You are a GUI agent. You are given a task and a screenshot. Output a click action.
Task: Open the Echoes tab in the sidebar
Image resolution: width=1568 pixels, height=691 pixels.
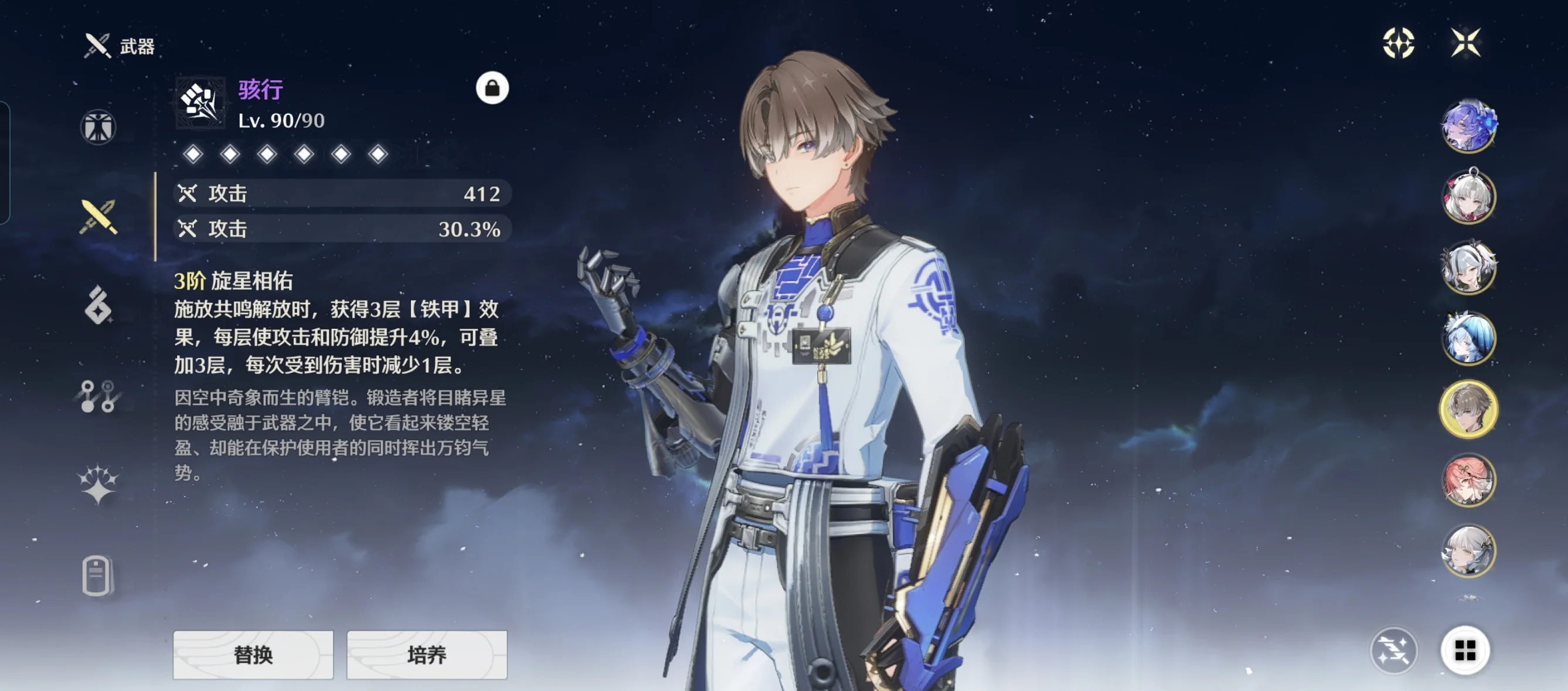(x=98, y=305)
